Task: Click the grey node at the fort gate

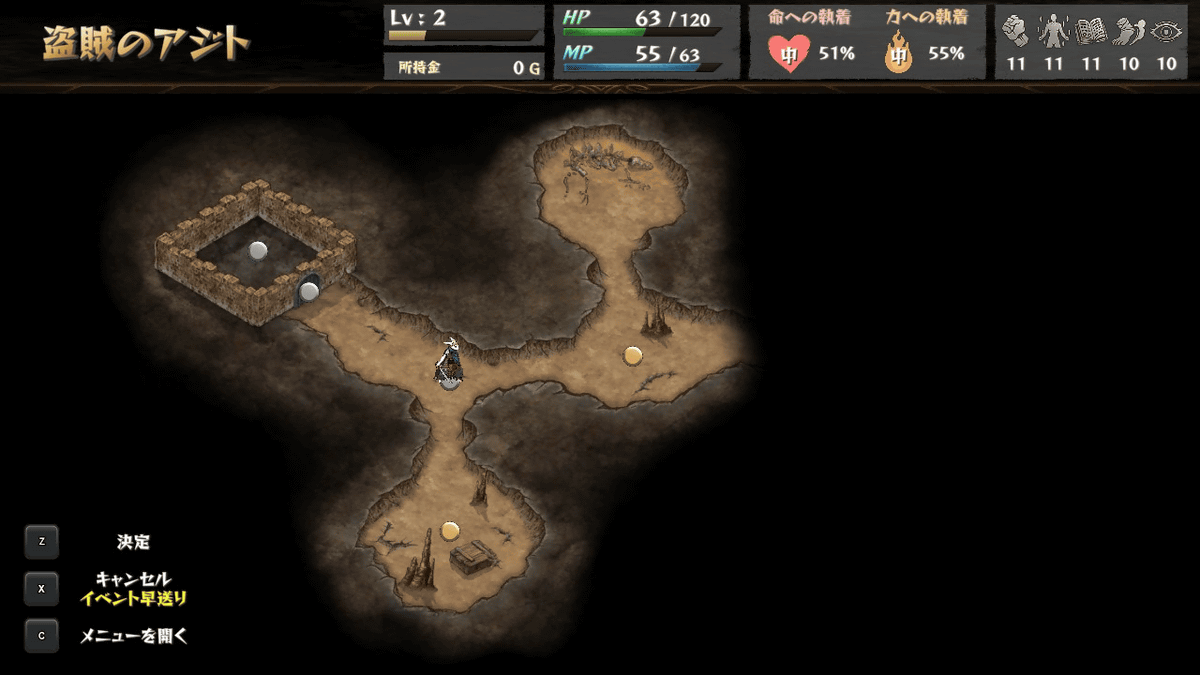Action: 309,292
